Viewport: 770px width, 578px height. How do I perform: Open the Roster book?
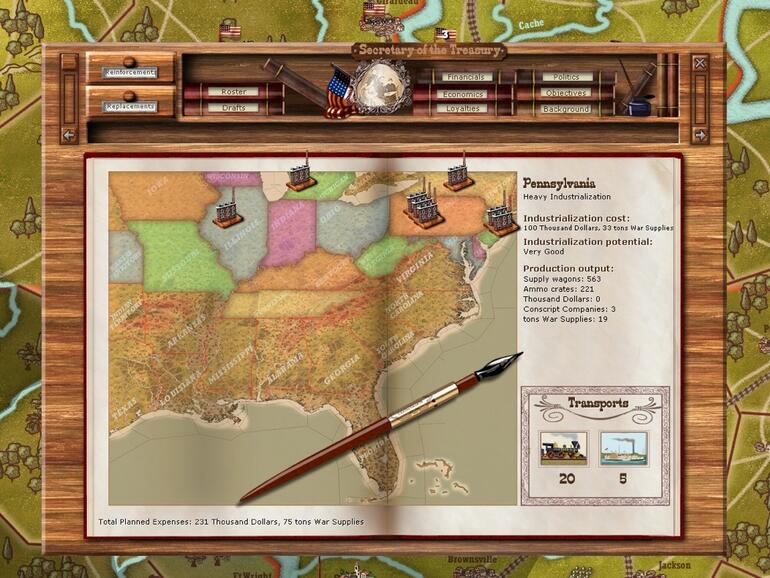pos(234,92)
